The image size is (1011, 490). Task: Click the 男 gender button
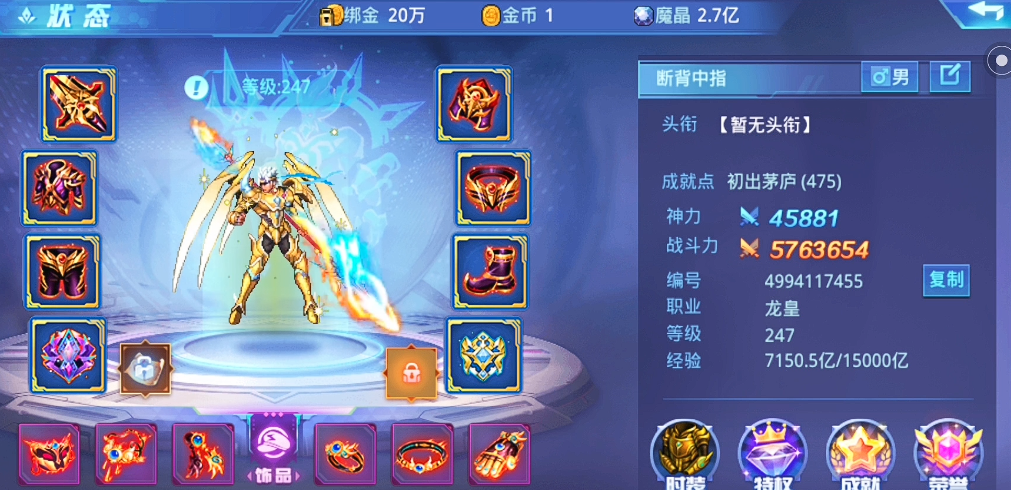(x=891, y=76)
